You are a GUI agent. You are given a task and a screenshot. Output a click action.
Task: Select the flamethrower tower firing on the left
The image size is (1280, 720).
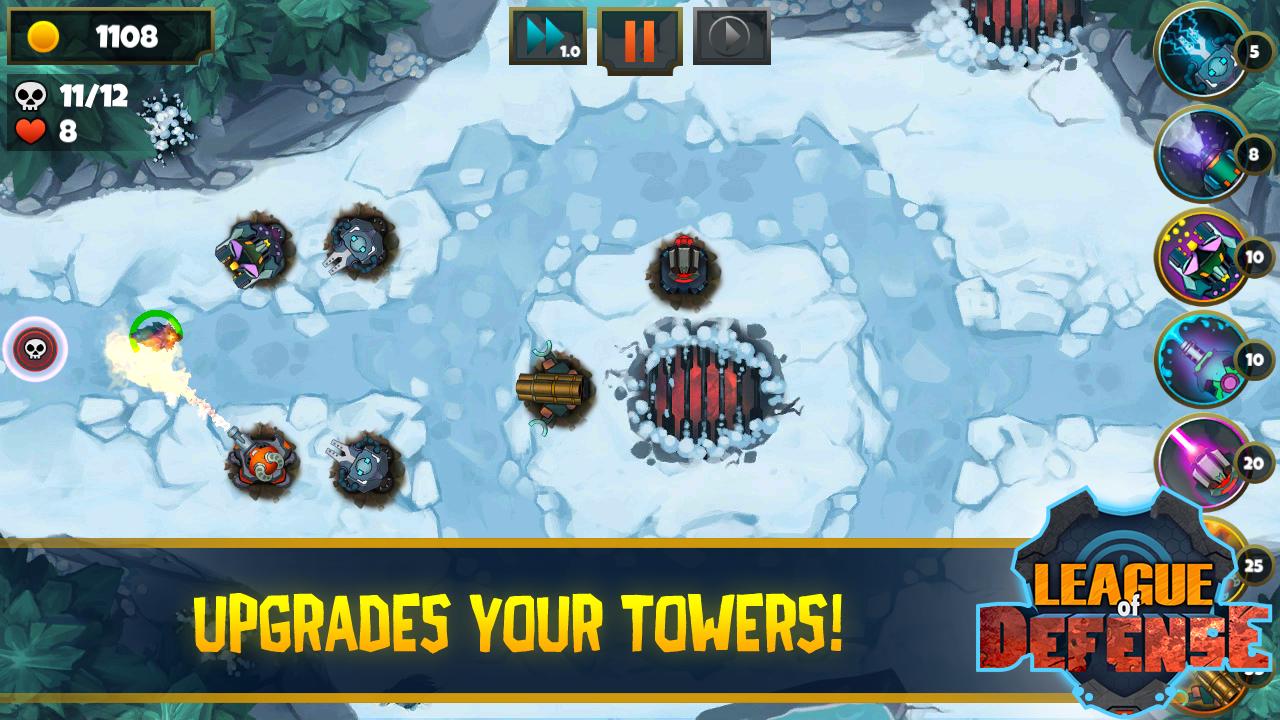pyautogui.click(x=263, y=460)
